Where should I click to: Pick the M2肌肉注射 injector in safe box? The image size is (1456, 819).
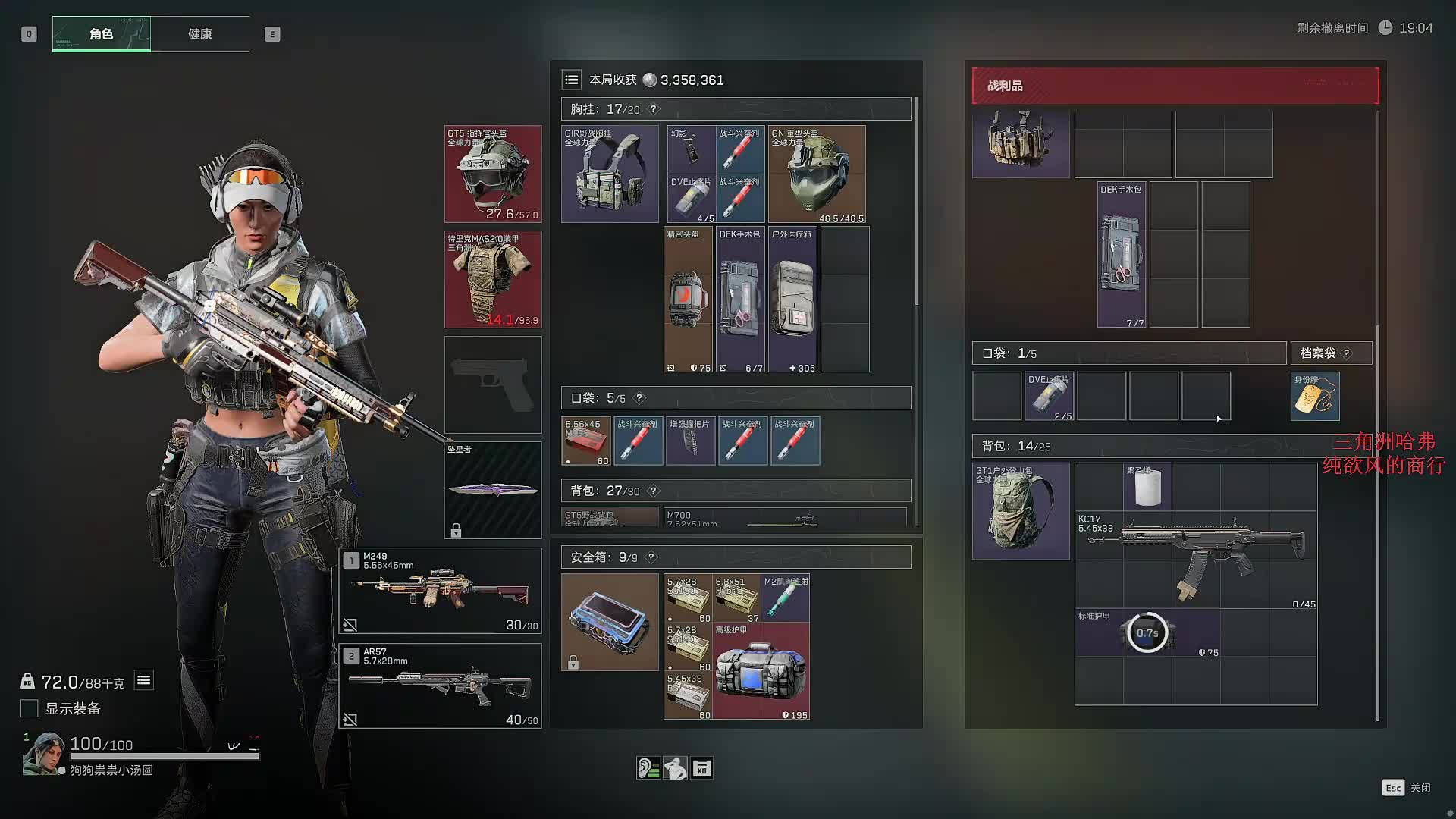pos(786,598)
